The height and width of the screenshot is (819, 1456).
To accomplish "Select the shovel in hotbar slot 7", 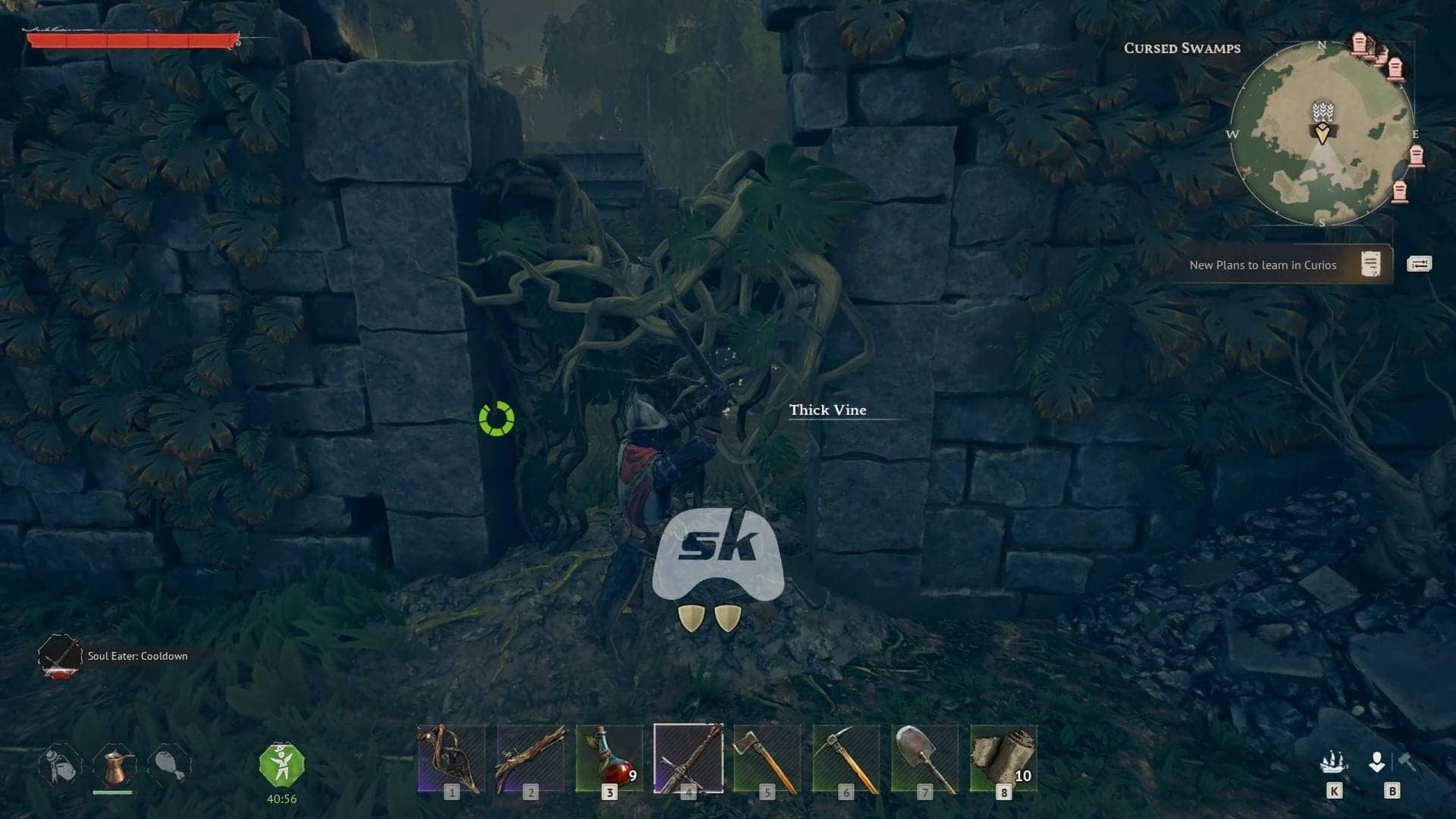I will (926, 758).
